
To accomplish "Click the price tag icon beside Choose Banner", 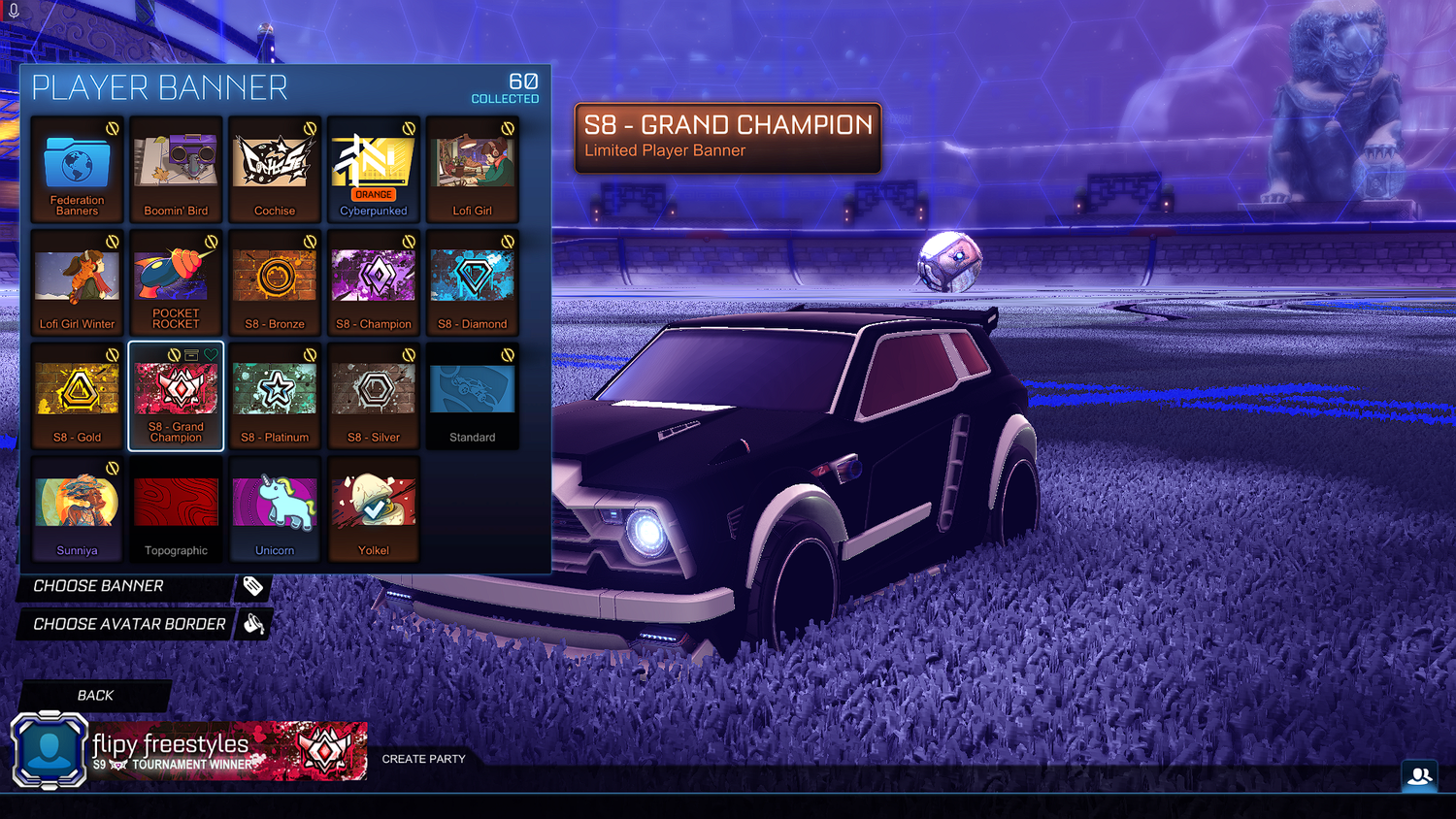I will tap(253, 586).
